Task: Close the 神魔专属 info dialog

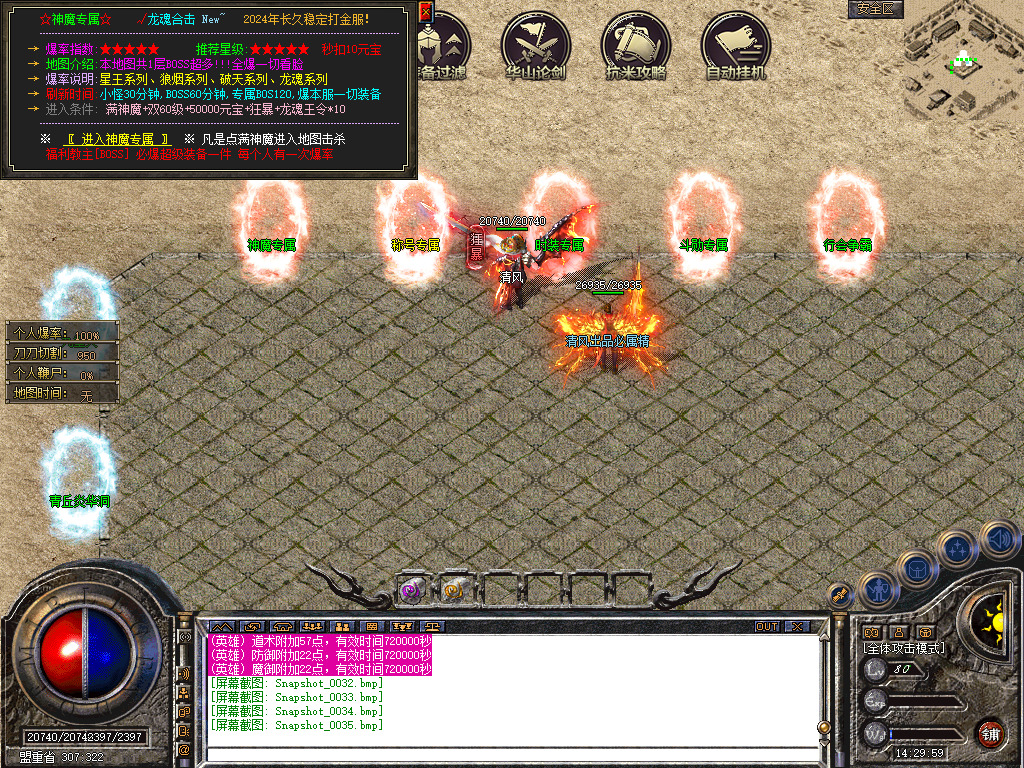Action: [425, 12]
